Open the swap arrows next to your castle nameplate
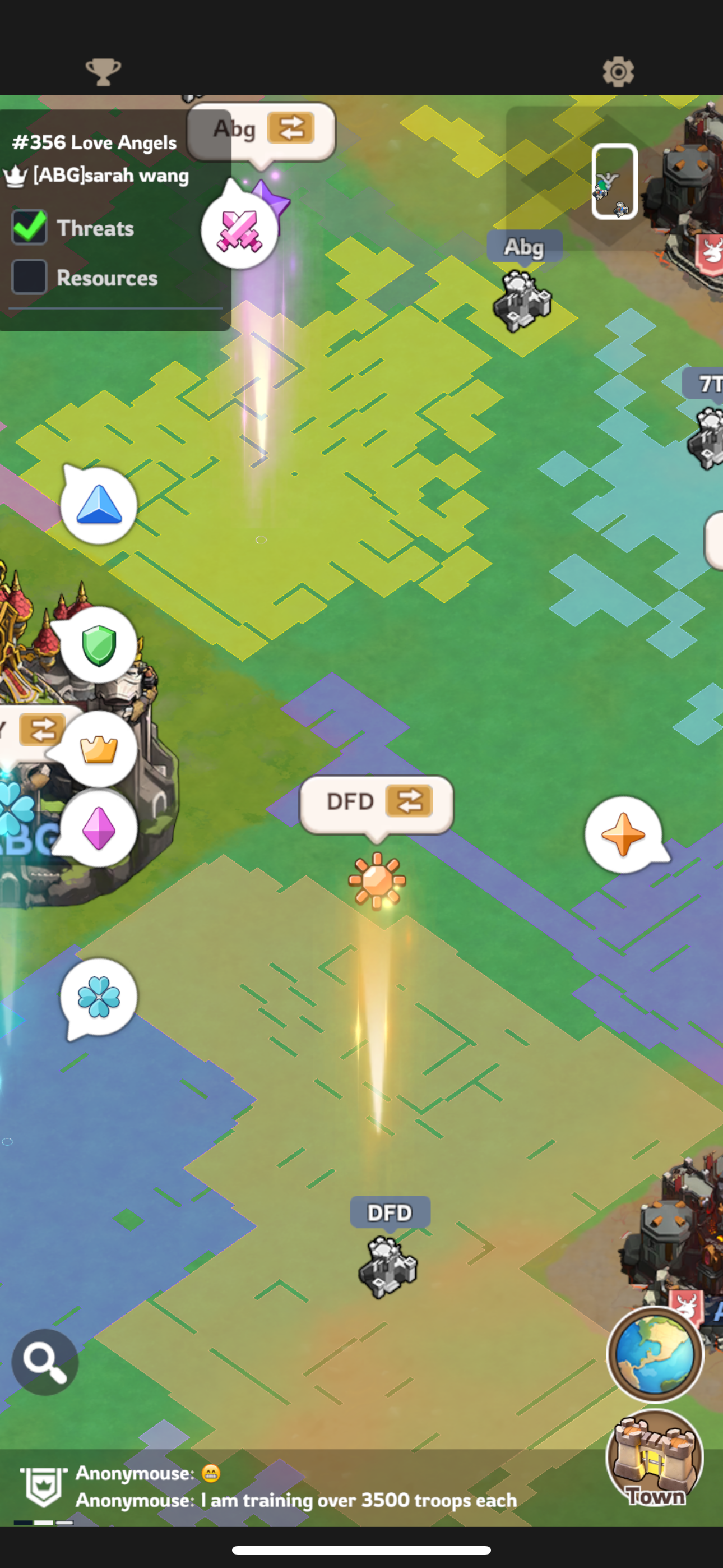This screenshot has height=1568, width=723. pos(41,730)
